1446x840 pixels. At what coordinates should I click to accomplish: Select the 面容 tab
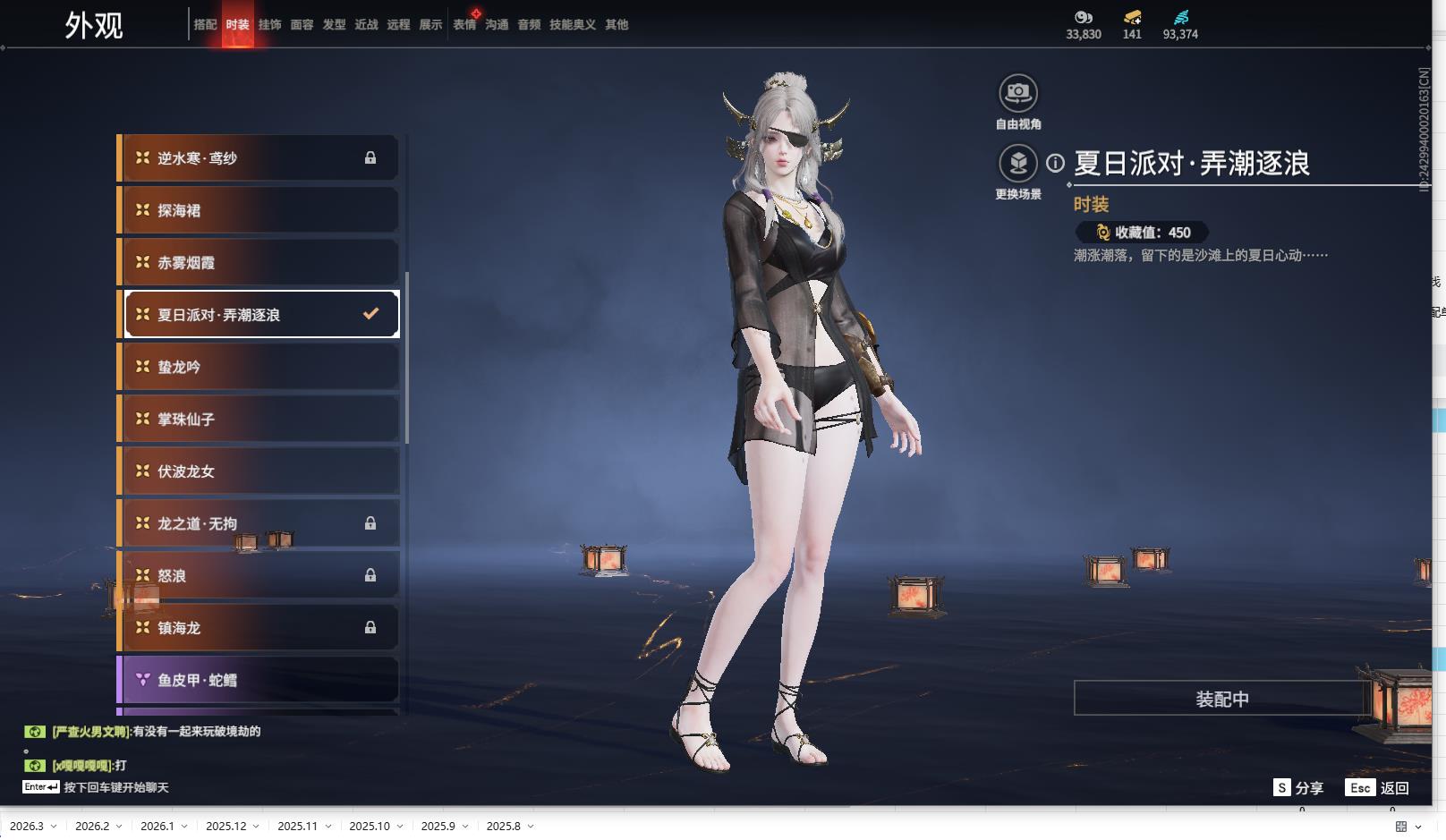tap(302, 25)
